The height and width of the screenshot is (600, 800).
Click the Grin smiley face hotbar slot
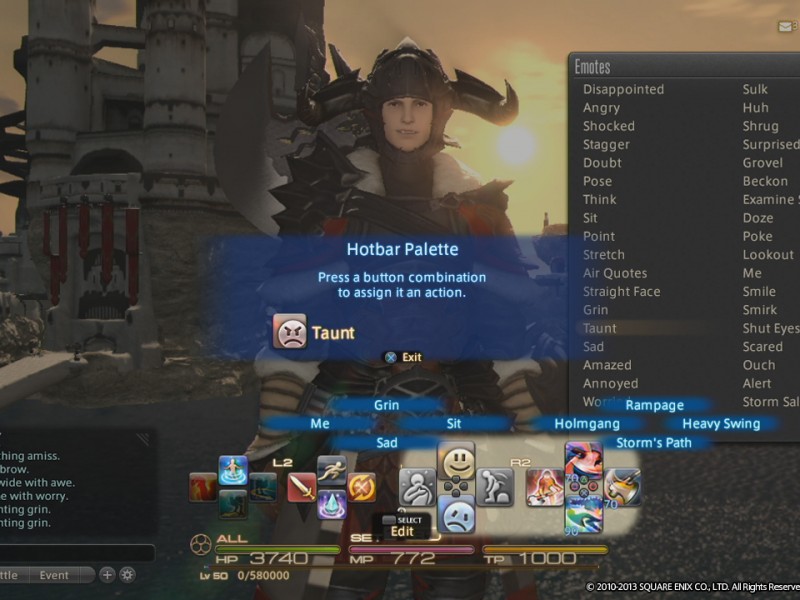point(456,462)
